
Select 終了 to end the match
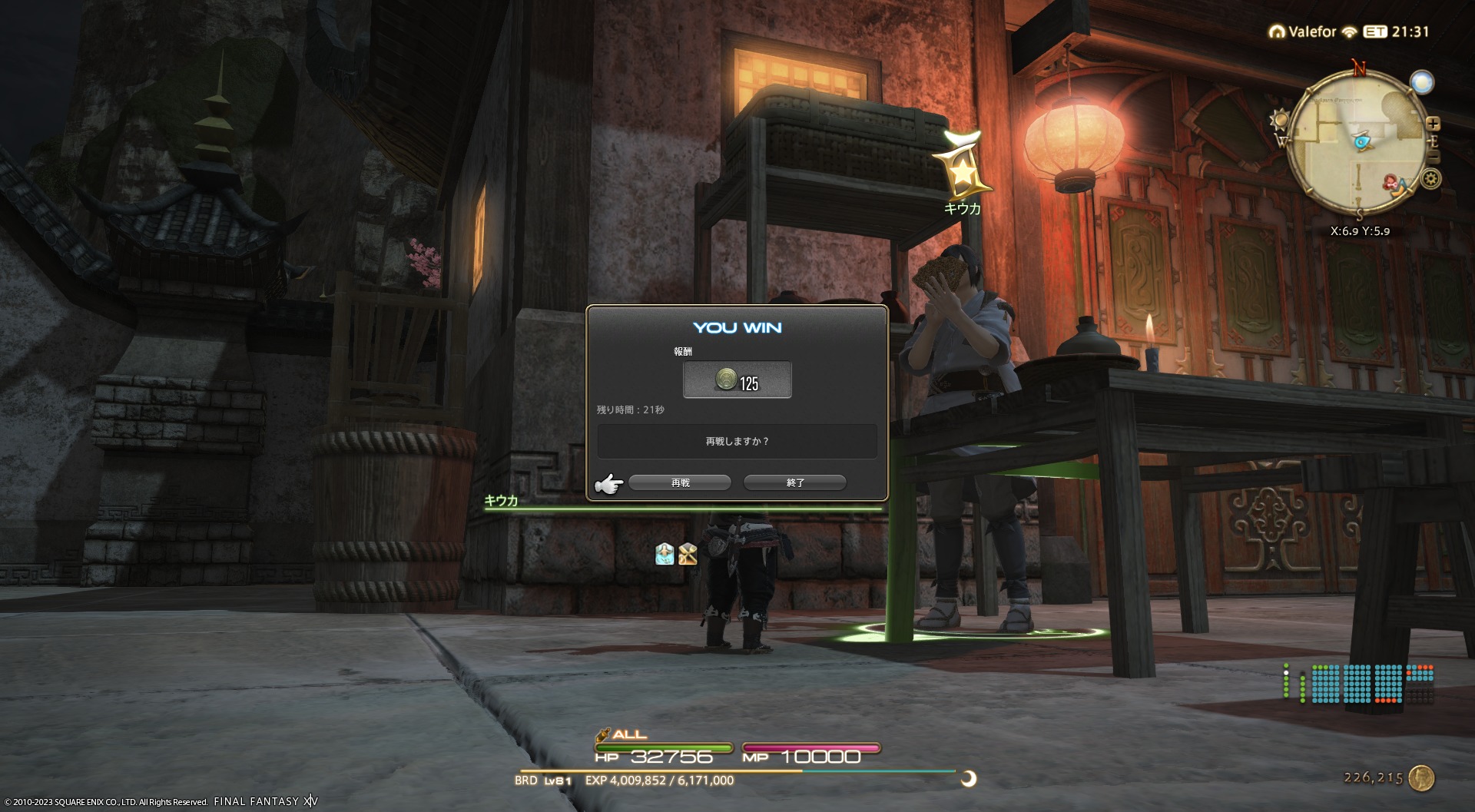pyautogui.click(x=795, y=482)
